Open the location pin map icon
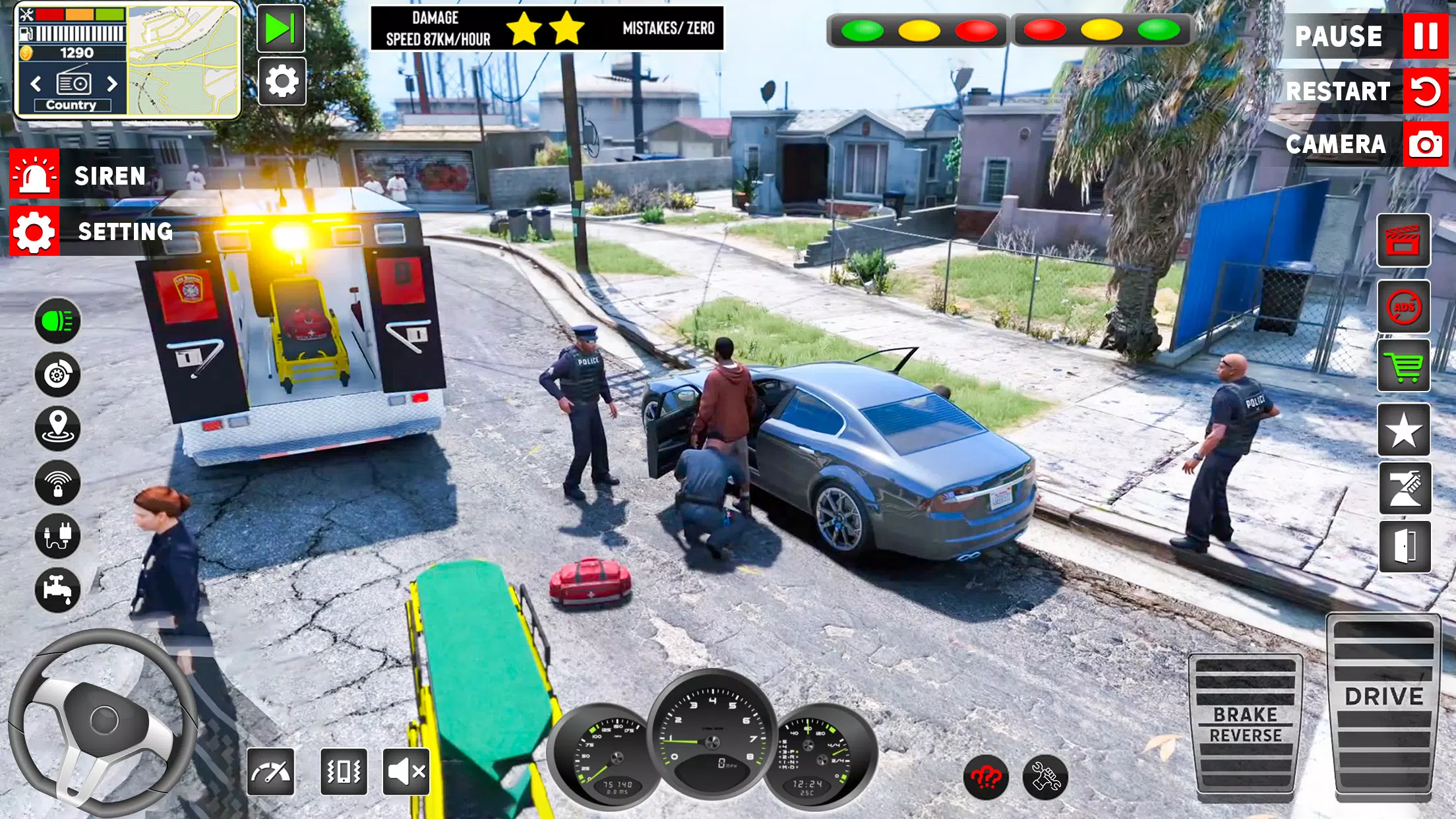Viewport: 1456px width, 819px height. (57, 428)
